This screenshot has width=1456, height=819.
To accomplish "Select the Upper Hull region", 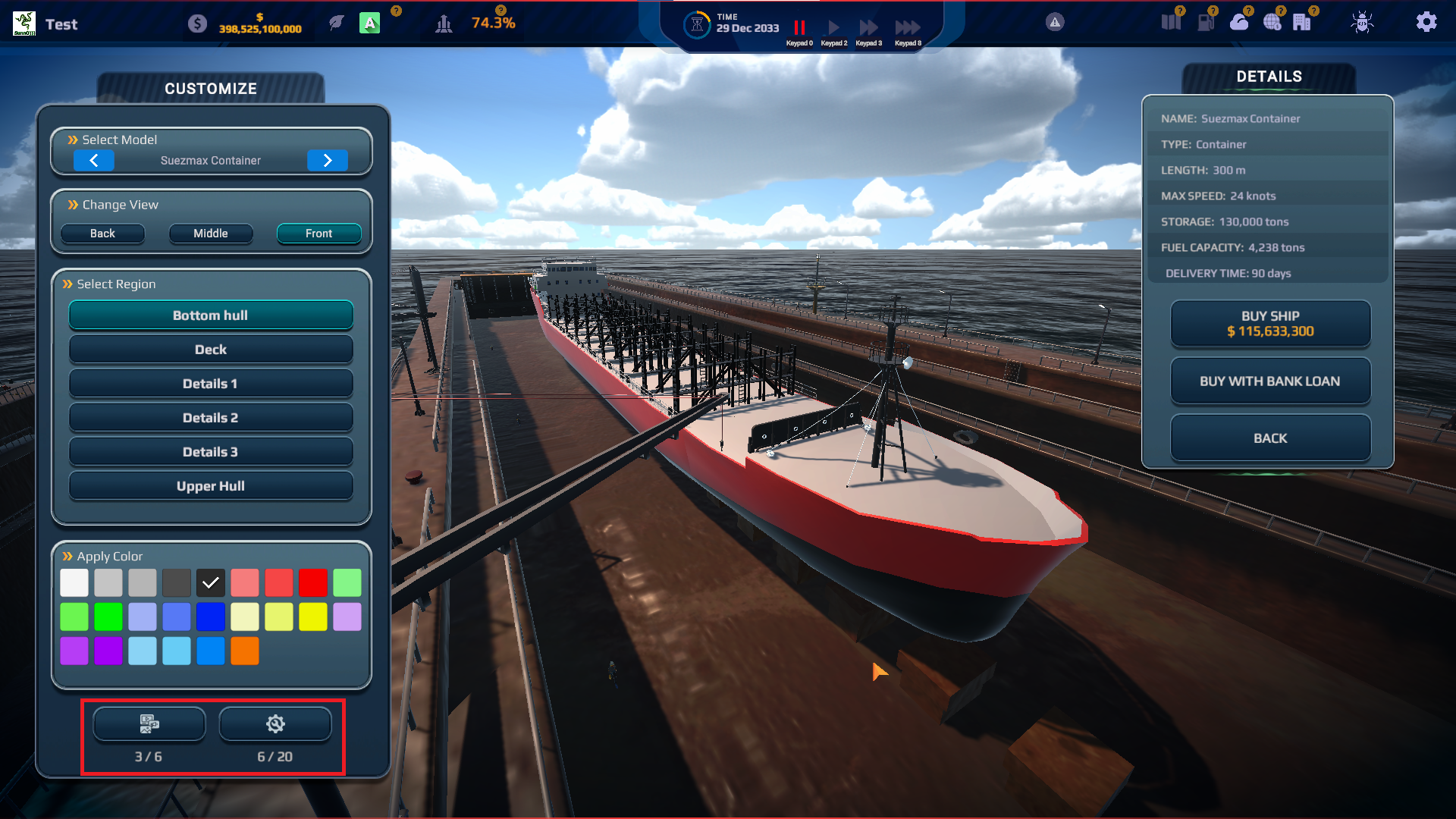I will (x=210, y=485).
